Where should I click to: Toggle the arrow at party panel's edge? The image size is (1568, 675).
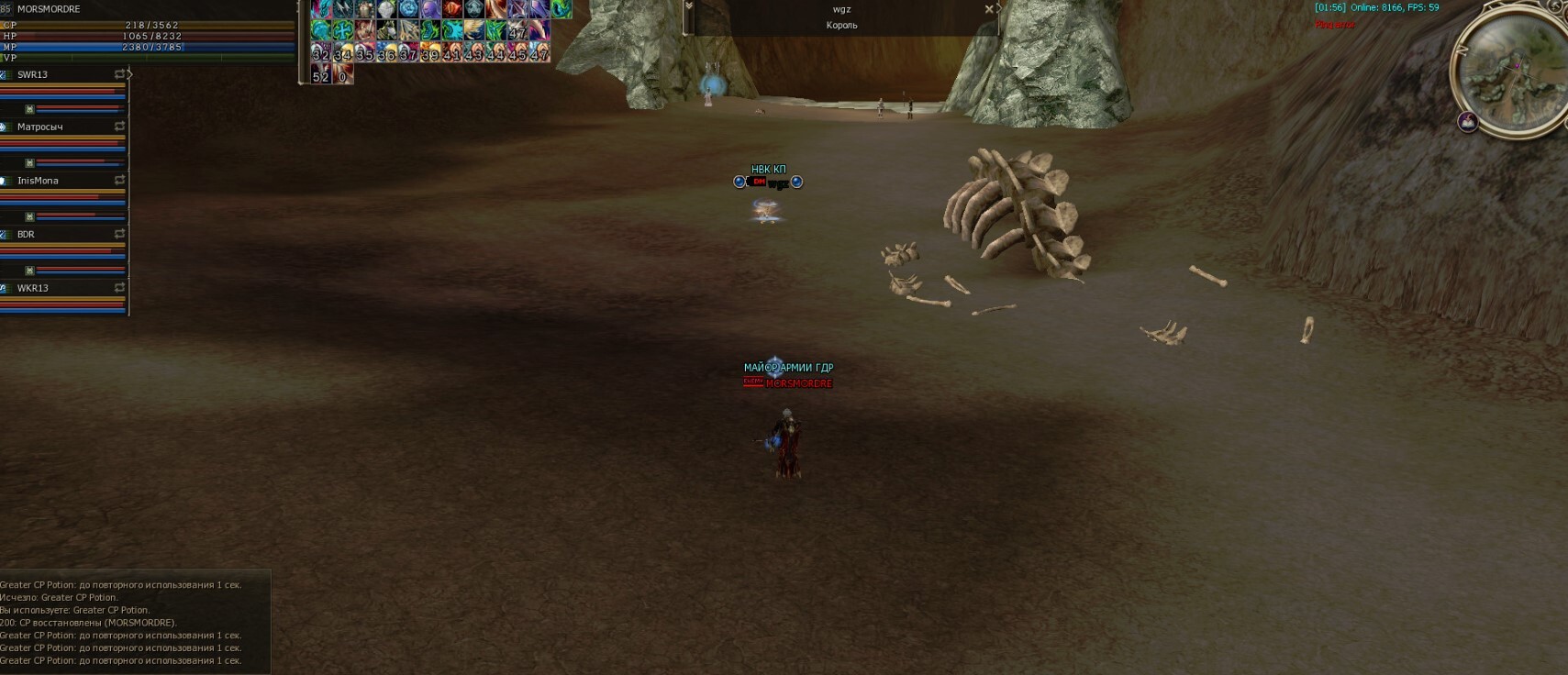129,74
